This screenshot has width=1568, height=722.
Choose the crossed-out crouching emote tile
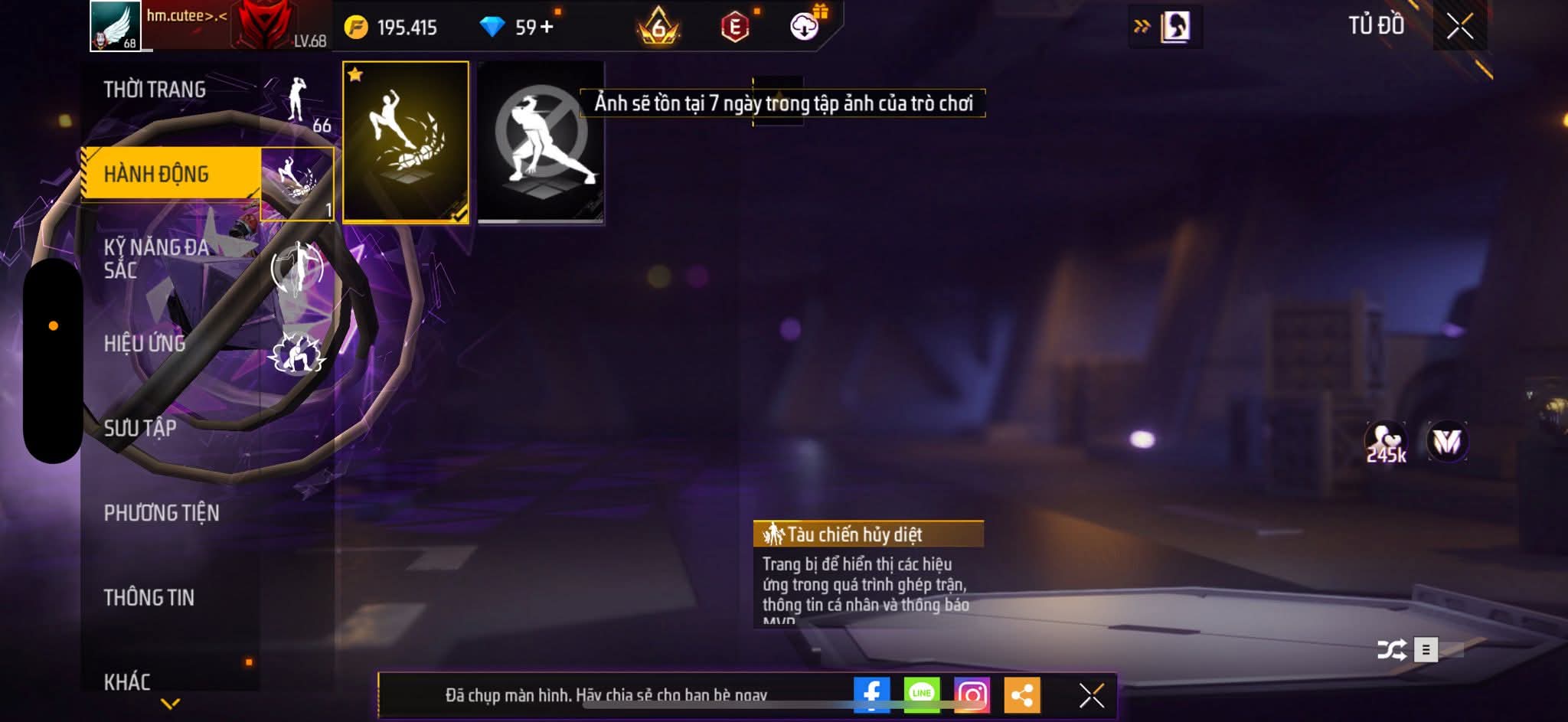(541, 142)
